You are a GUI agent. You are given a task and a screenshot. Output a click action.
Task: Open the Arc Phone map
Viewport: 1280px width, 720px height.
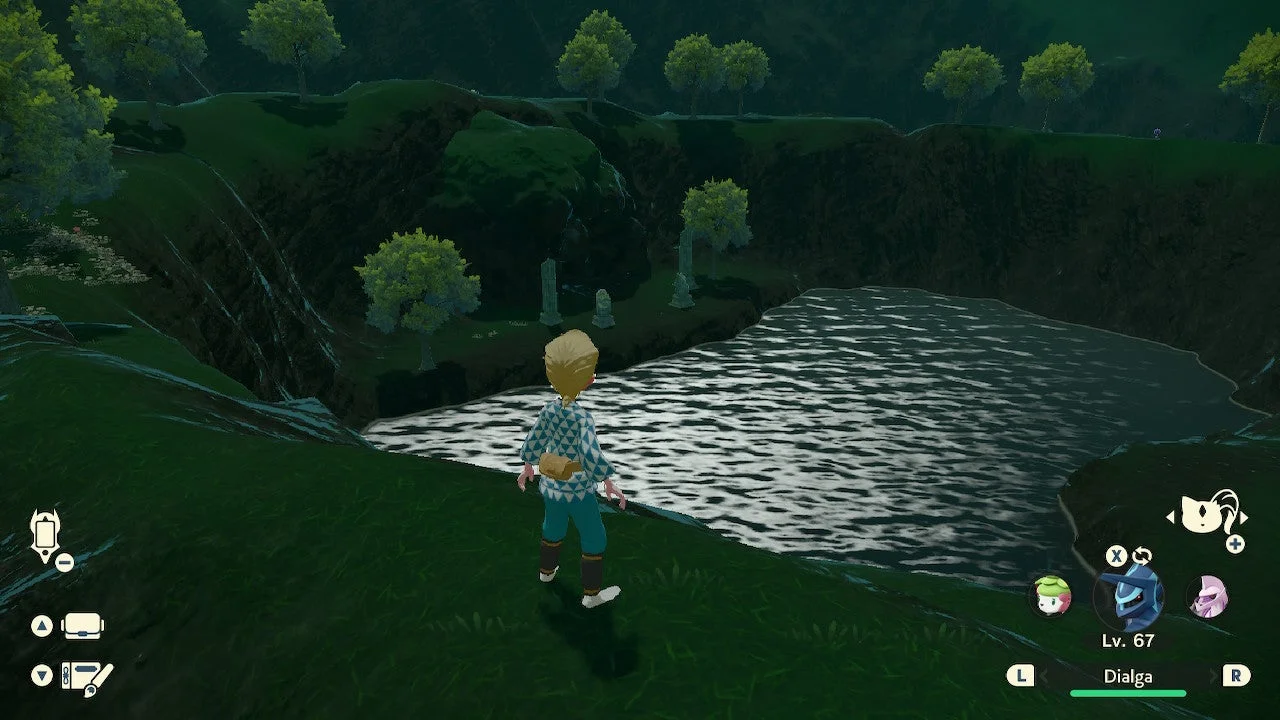click(x=45, y=535)
